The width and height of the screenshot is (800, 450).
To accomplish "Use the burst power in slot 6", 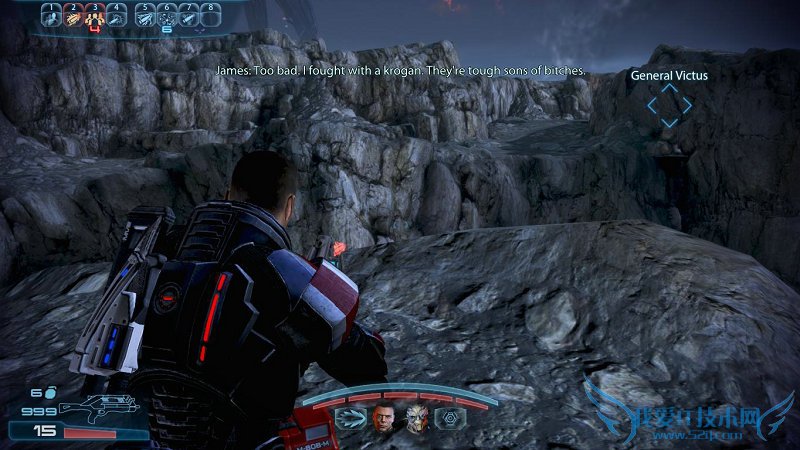I will [x=167, y=17].
